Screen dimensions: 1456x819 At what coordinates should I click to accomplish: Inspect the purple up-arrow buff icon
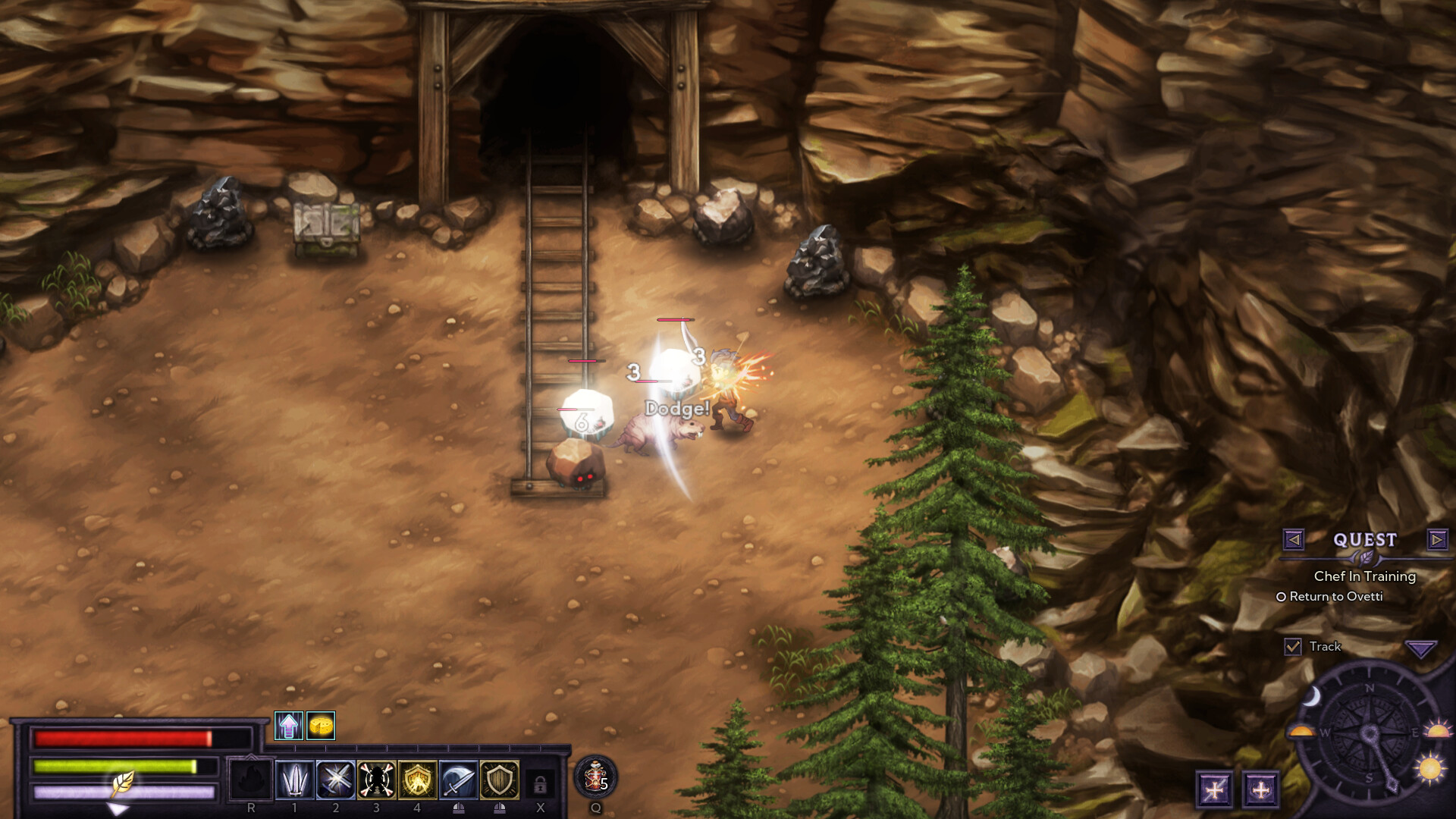tap(289, 726)
